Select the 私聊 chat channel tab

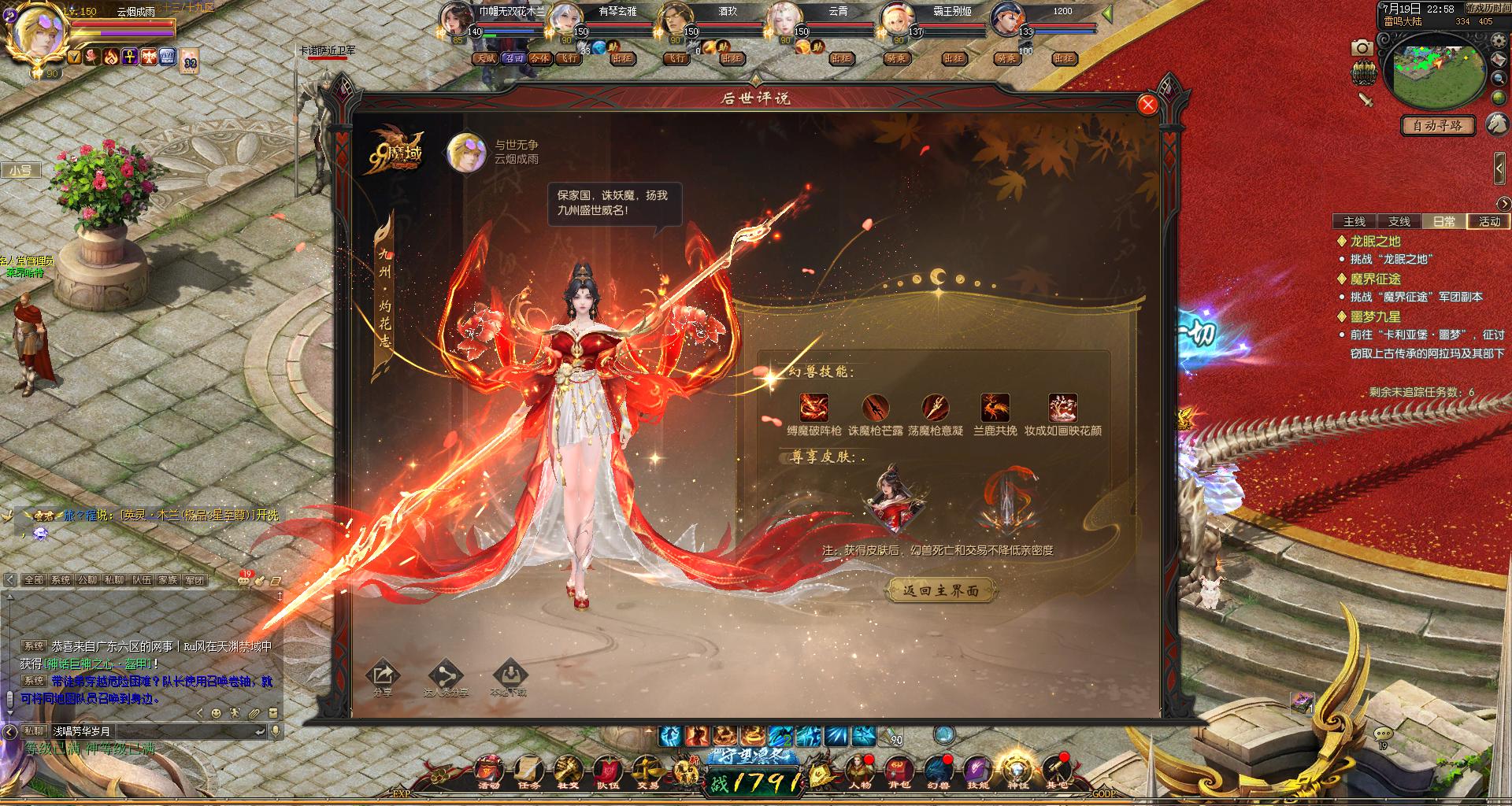click(113, 580)
